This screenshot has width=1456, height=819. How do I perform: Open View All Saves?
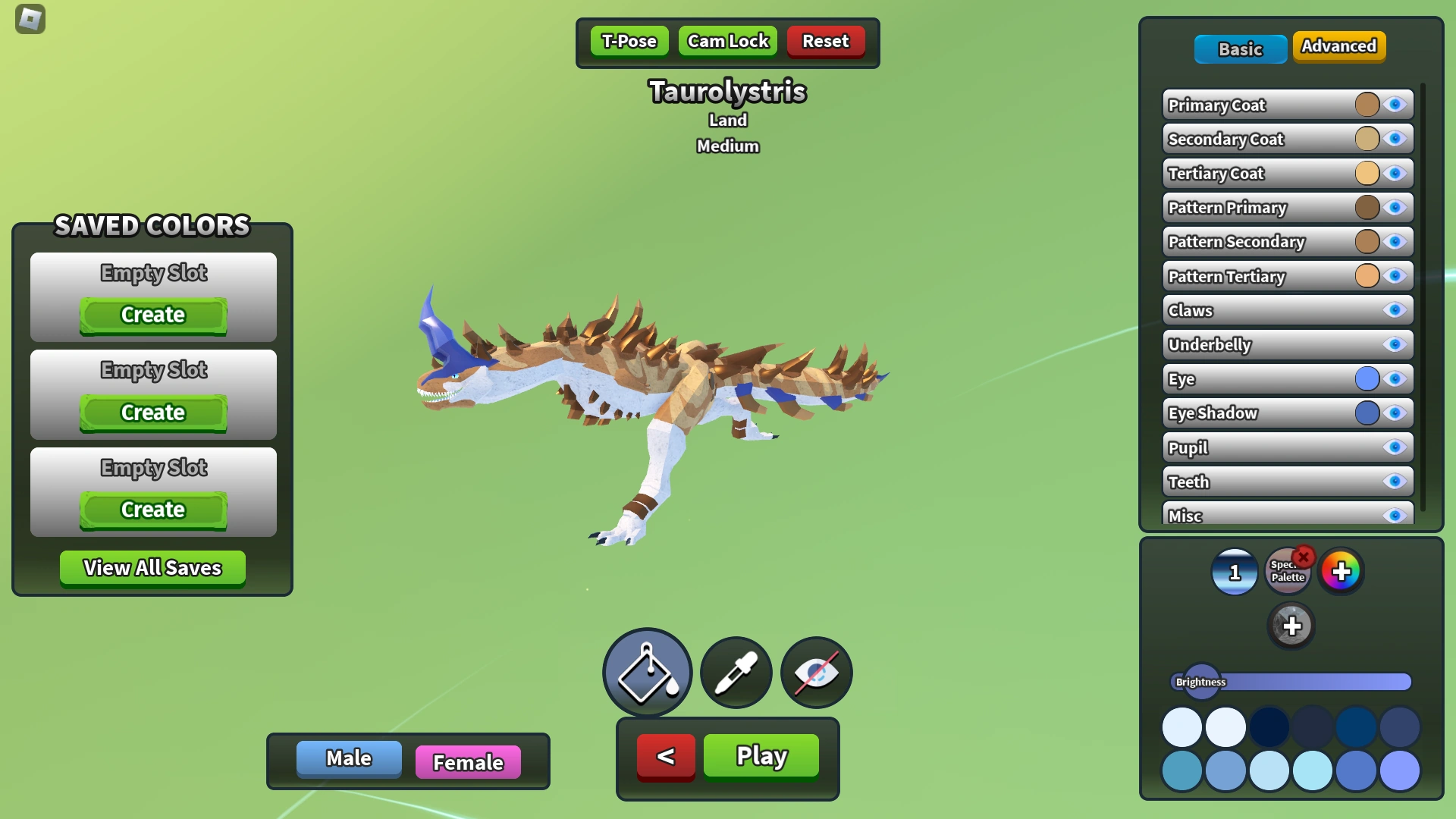[x=152, y=568]
